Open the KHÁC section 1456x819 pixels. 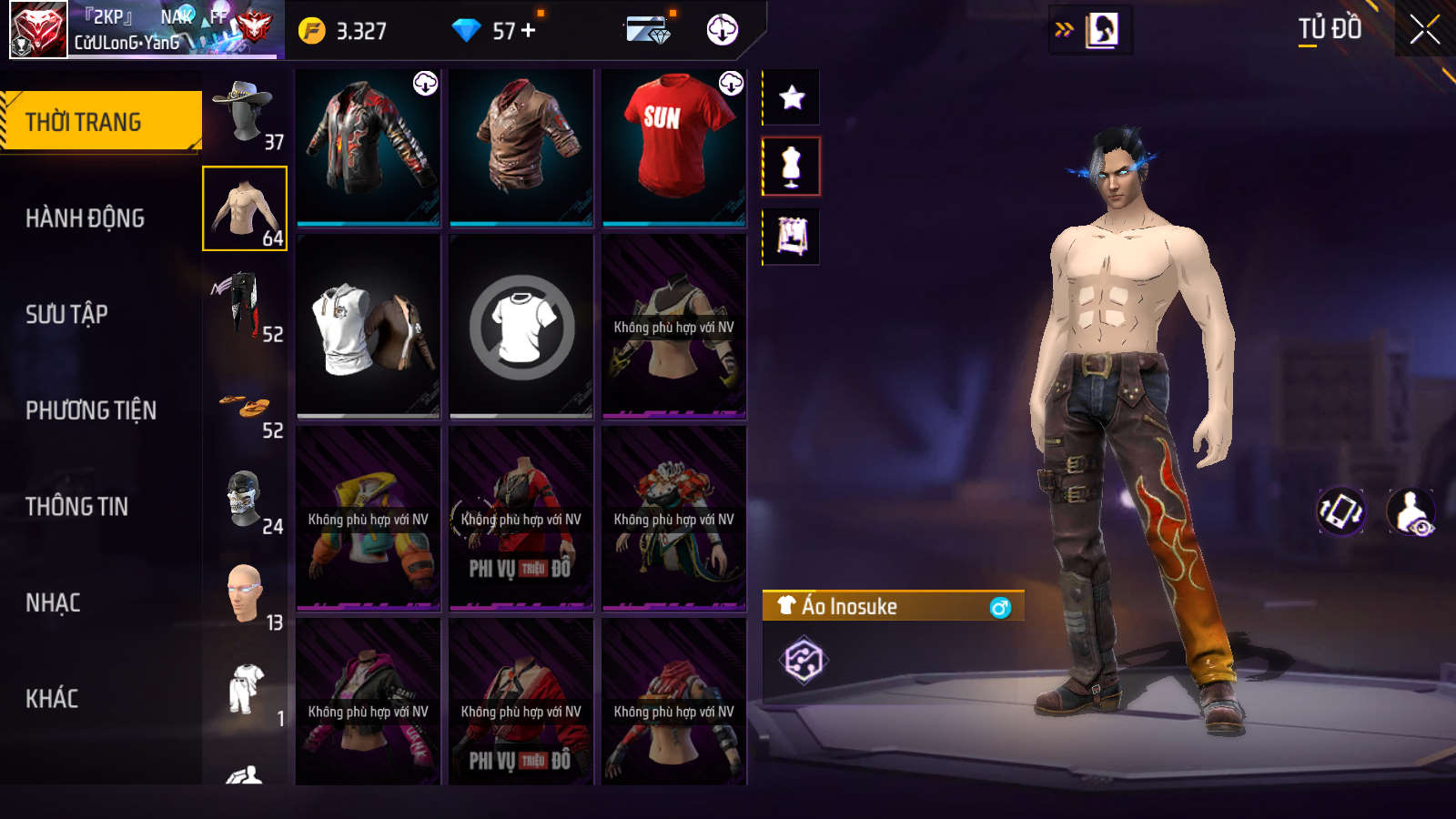52,699
